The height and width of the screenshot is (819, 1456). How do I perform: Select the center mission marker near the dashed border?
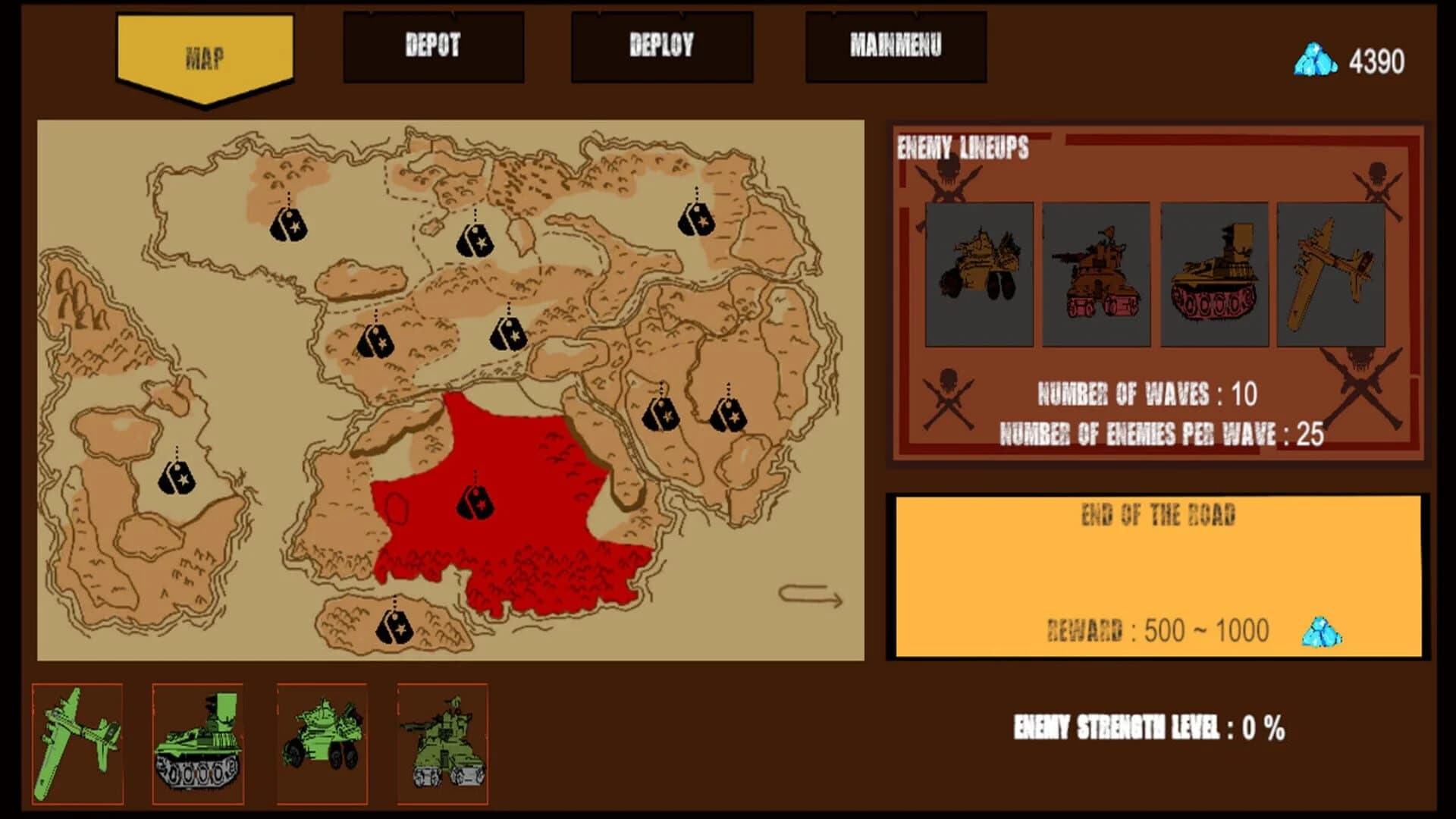point(508,334)
